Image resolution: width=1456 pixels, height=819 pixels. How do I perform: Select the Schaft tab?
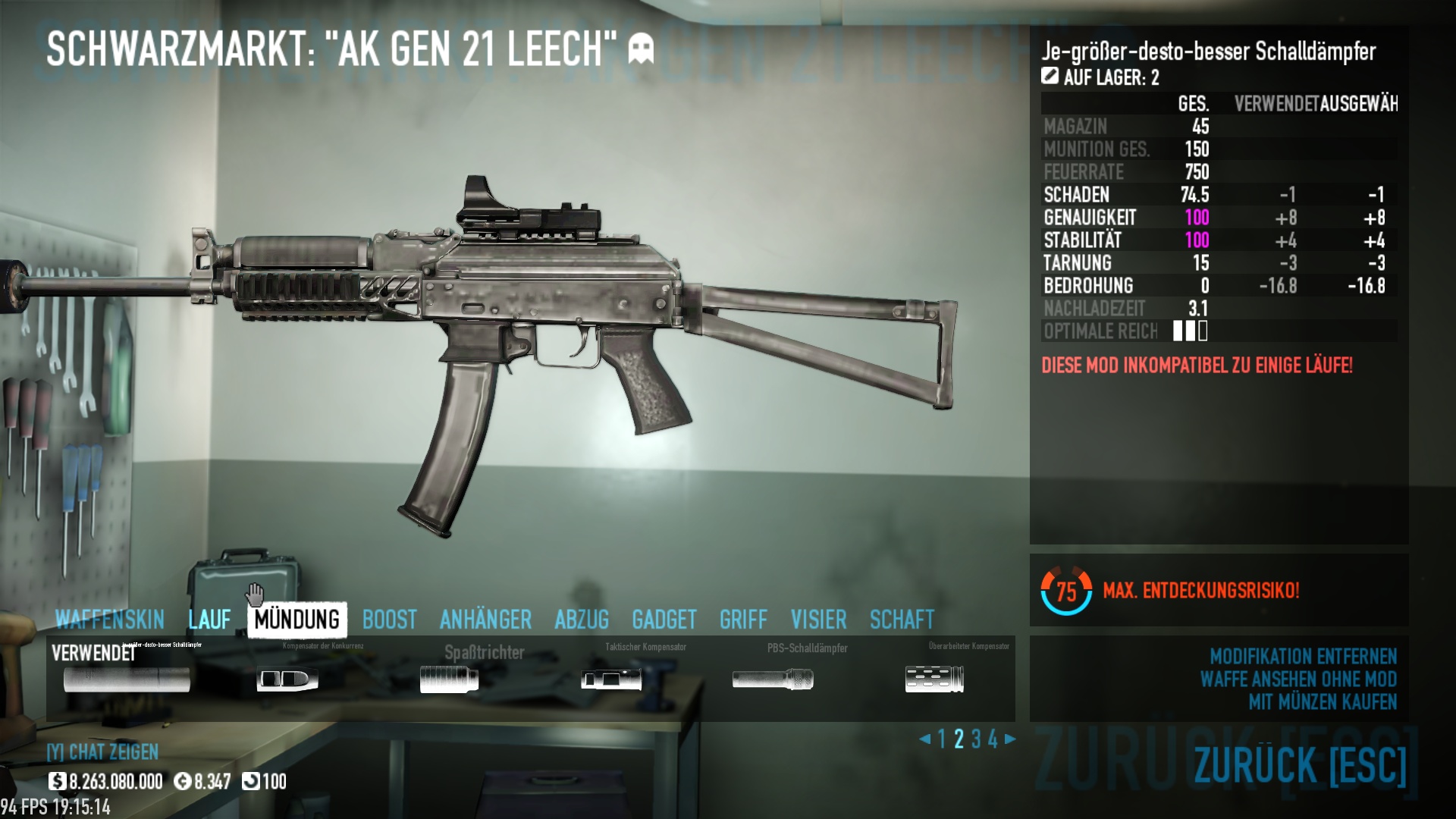tap(902, 620)
